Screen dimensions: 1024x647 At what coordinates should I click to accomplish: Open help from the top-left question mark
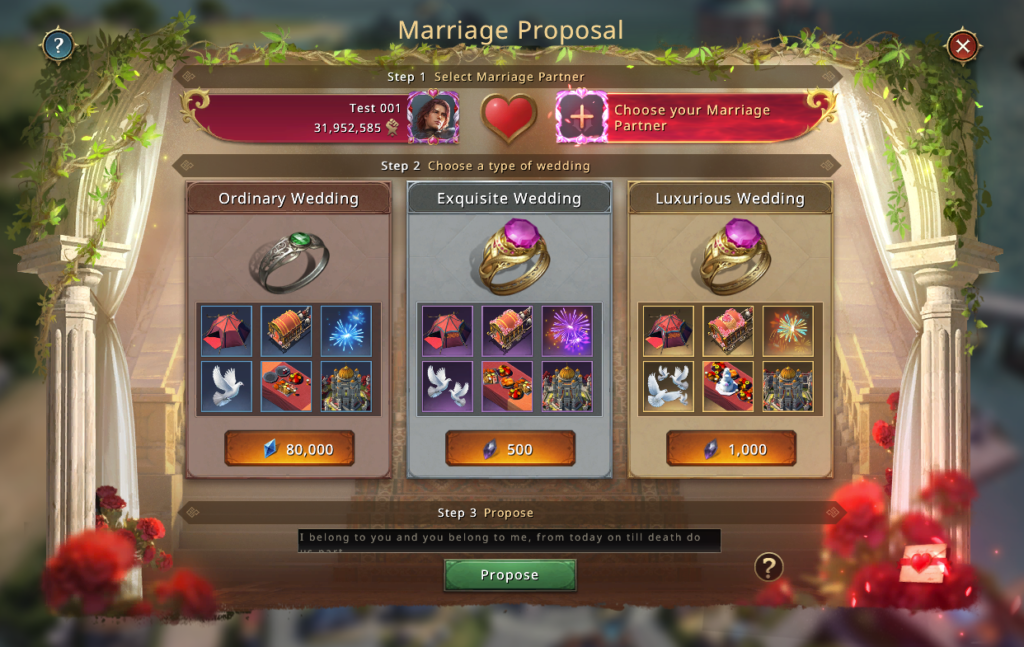tap(57, 45)
